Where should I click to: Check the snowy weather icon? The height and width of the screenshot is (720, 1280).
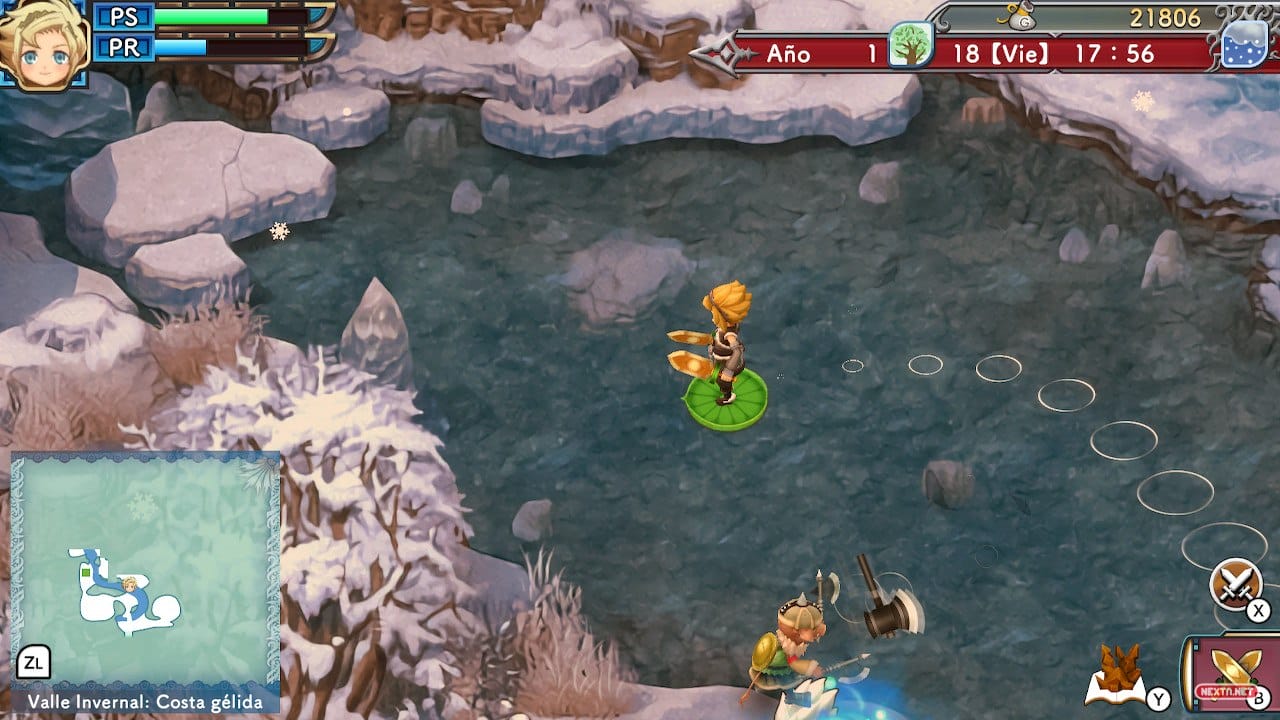click(x=1244, y=46)
